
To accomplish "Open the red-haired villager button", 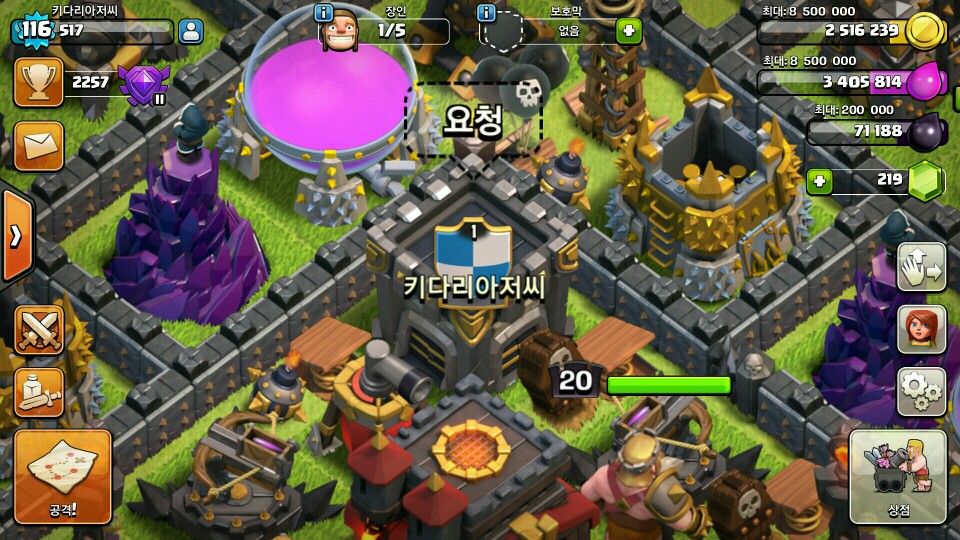I will [921, 329].
